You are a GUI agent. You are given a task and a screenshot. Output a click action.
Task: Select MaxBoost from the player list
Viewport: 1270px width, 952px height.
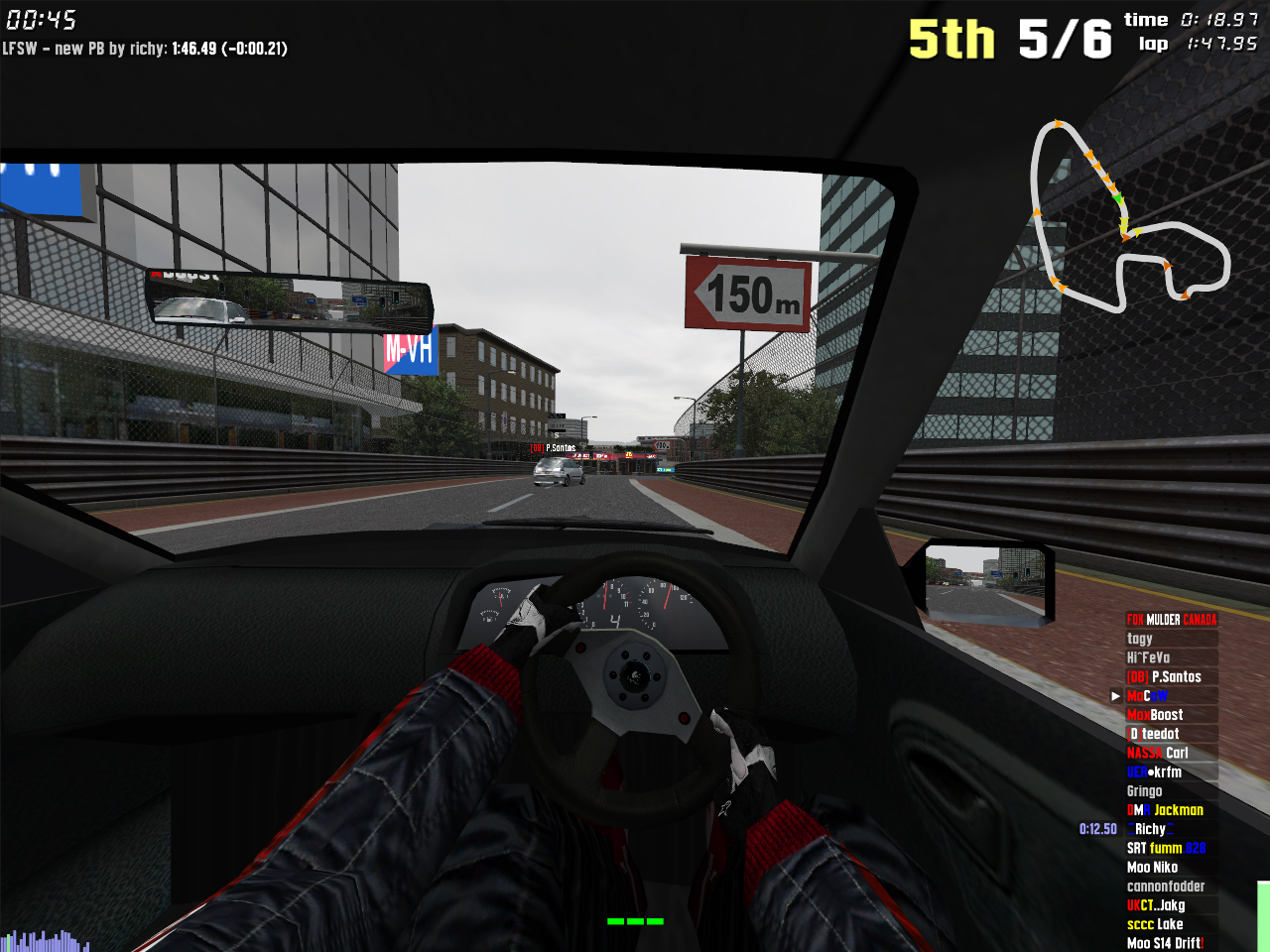click(x=1155, y=715)
